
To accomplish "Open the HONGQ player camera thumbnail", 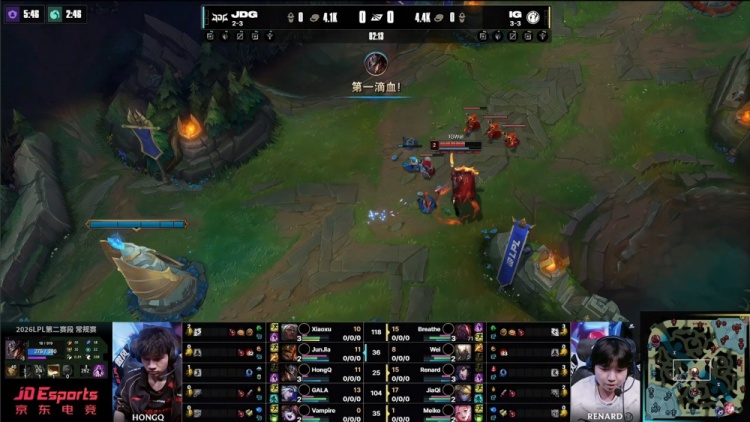I will [x=147, y=370].
